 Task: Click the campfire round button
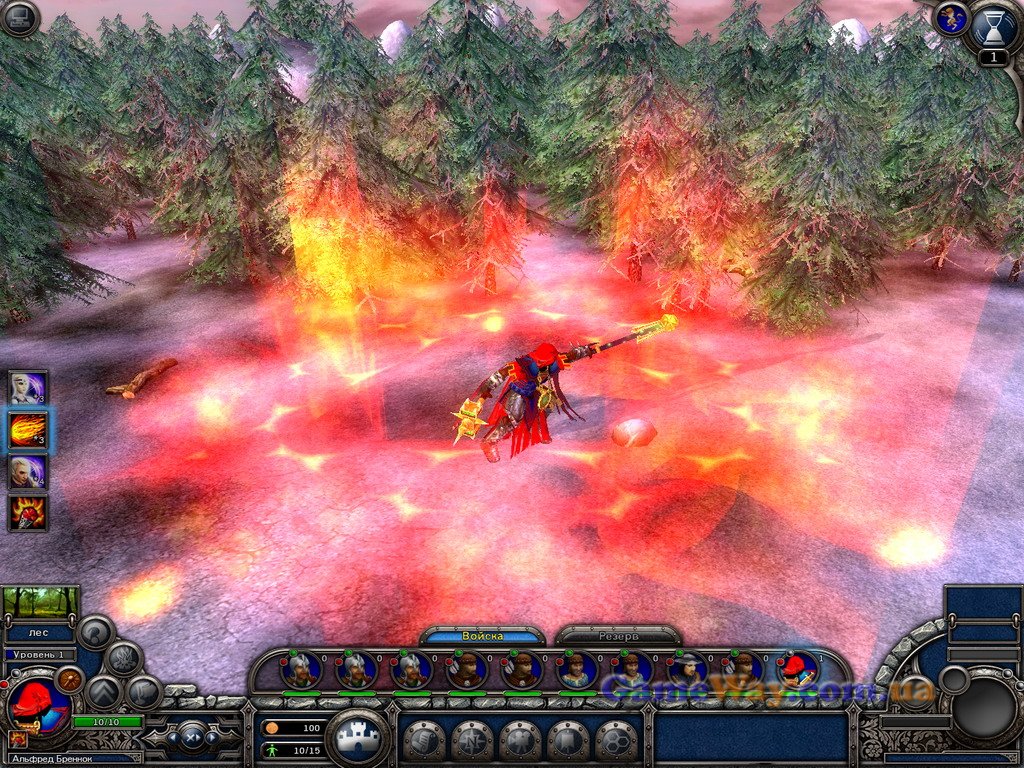tap(125, 658)
